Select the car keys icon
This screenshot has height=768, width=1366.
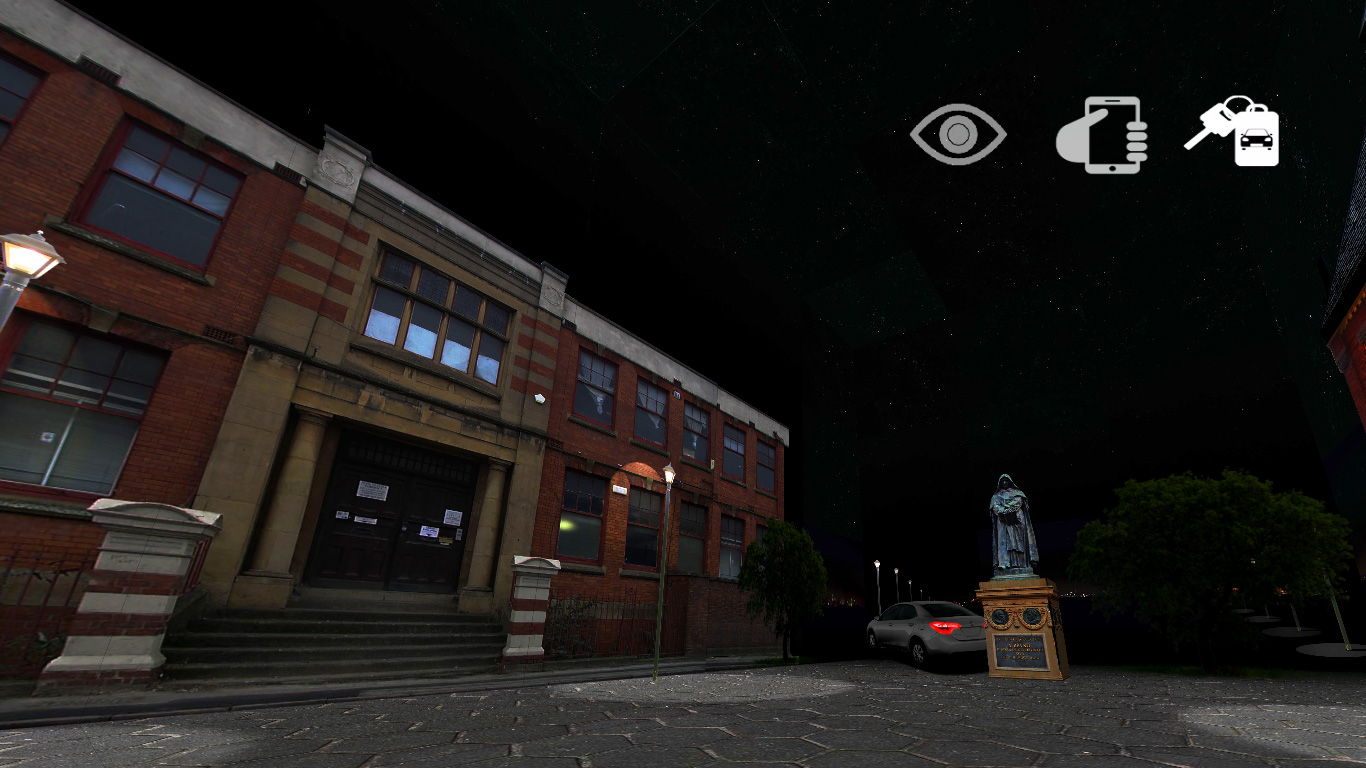click(x=1234, y=133)
